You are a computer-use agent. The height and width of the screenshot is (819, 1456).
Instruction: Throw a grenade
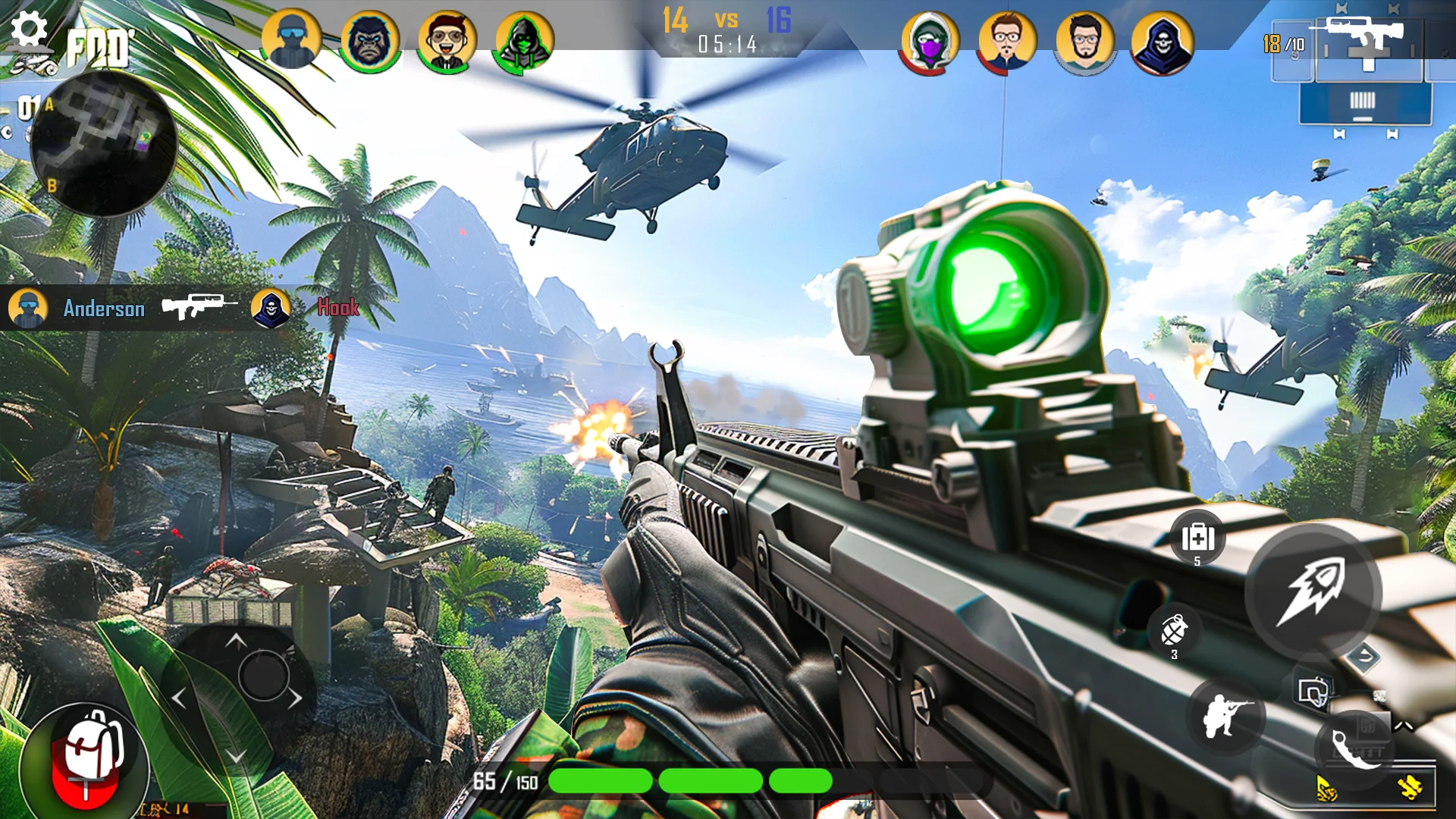1174,631
